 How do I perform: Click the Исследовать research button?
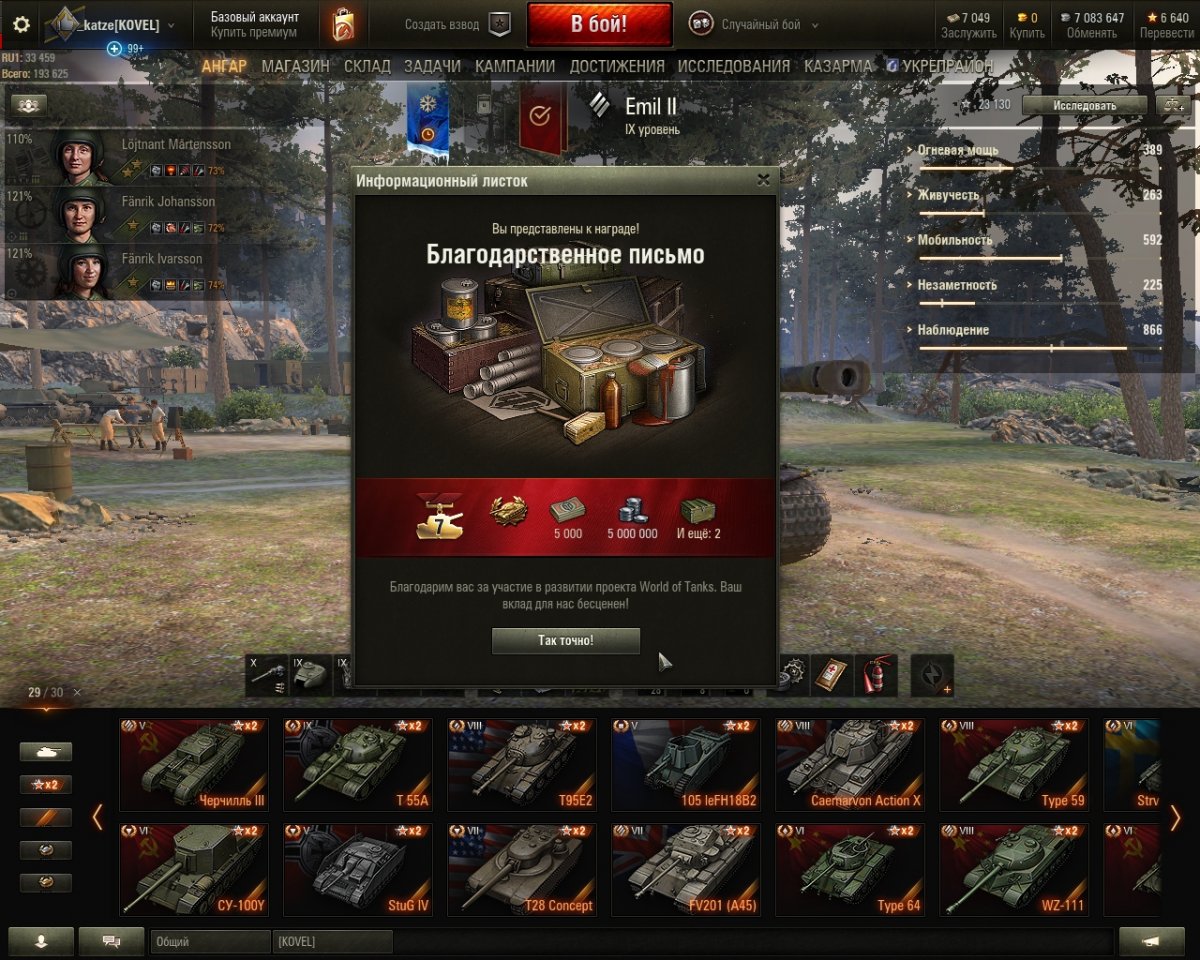tap(1084, 105)
